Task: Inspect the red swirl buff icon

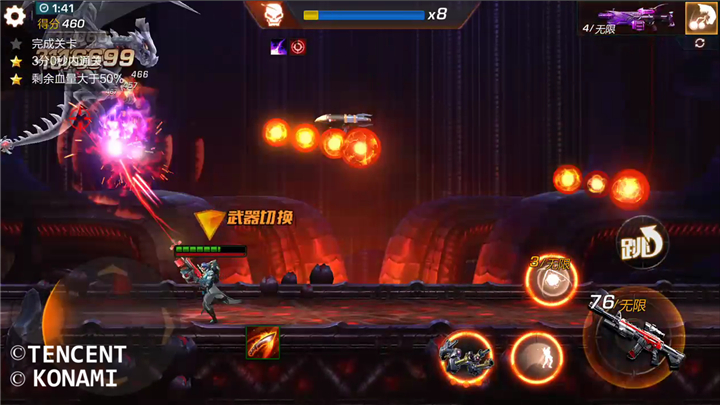Action: pos(298,46)
